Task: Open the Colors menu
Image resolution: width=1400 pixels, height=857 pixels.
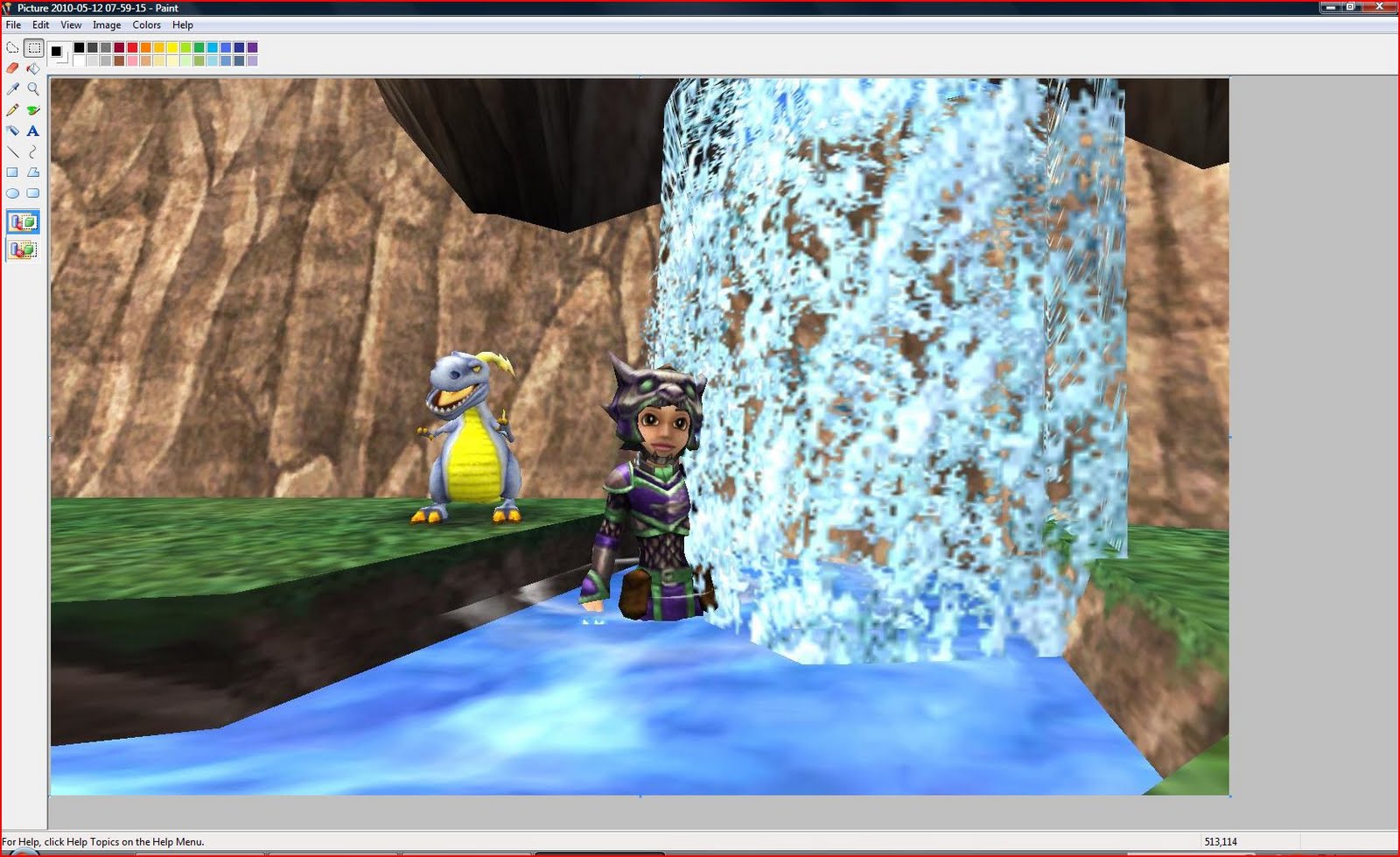Action: click(146, 25)
